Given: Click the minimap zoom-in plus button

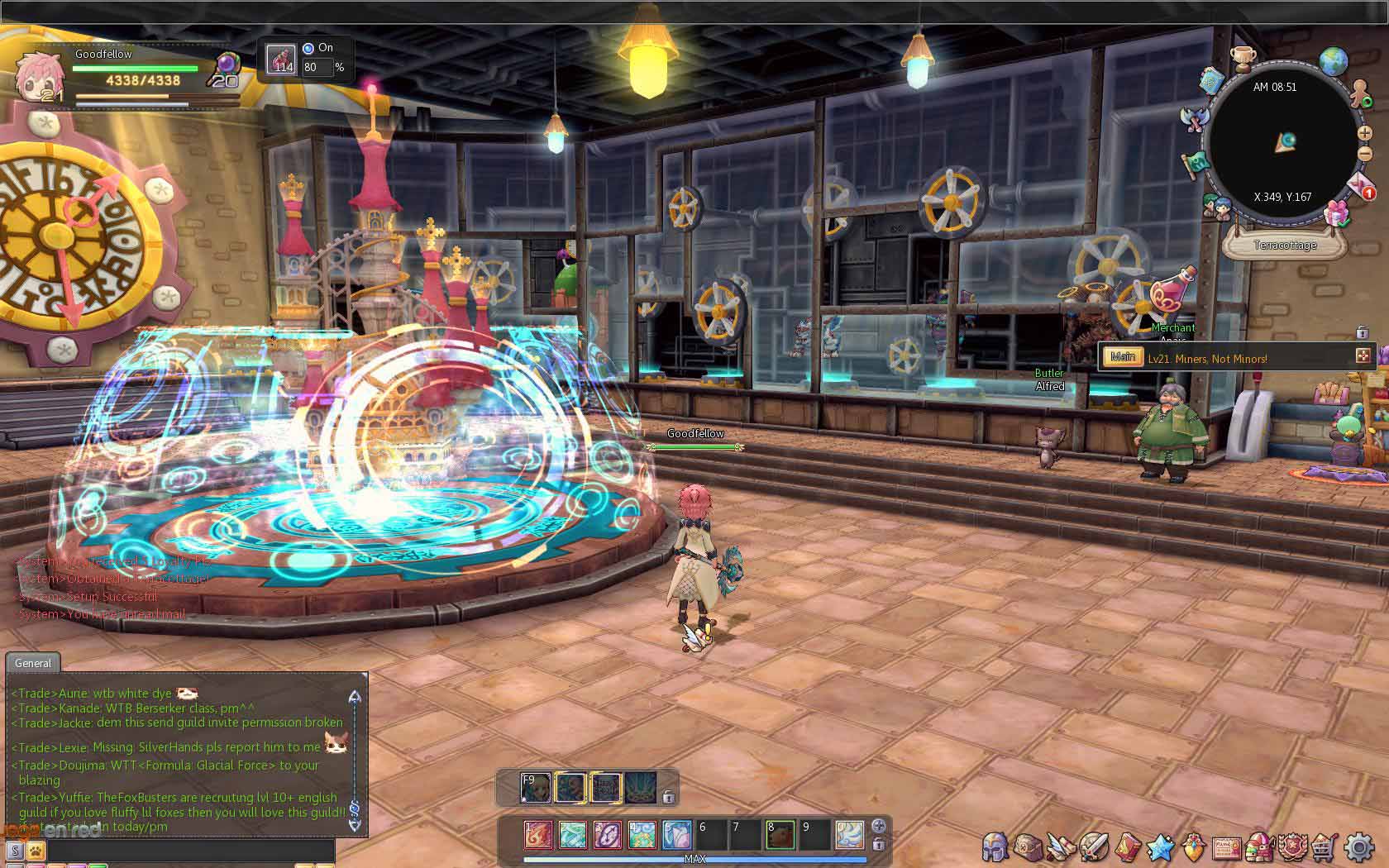Looking at the screenshot, I should click(x=1364, y=133).
